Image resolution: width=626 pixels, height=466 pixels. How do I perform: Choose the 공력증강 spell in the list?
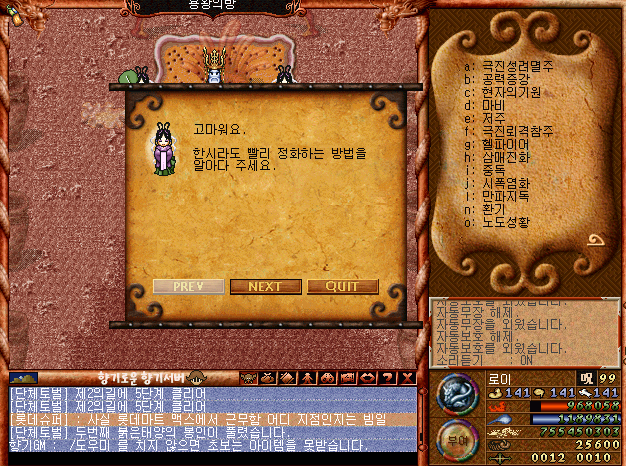tap(508, 81)
